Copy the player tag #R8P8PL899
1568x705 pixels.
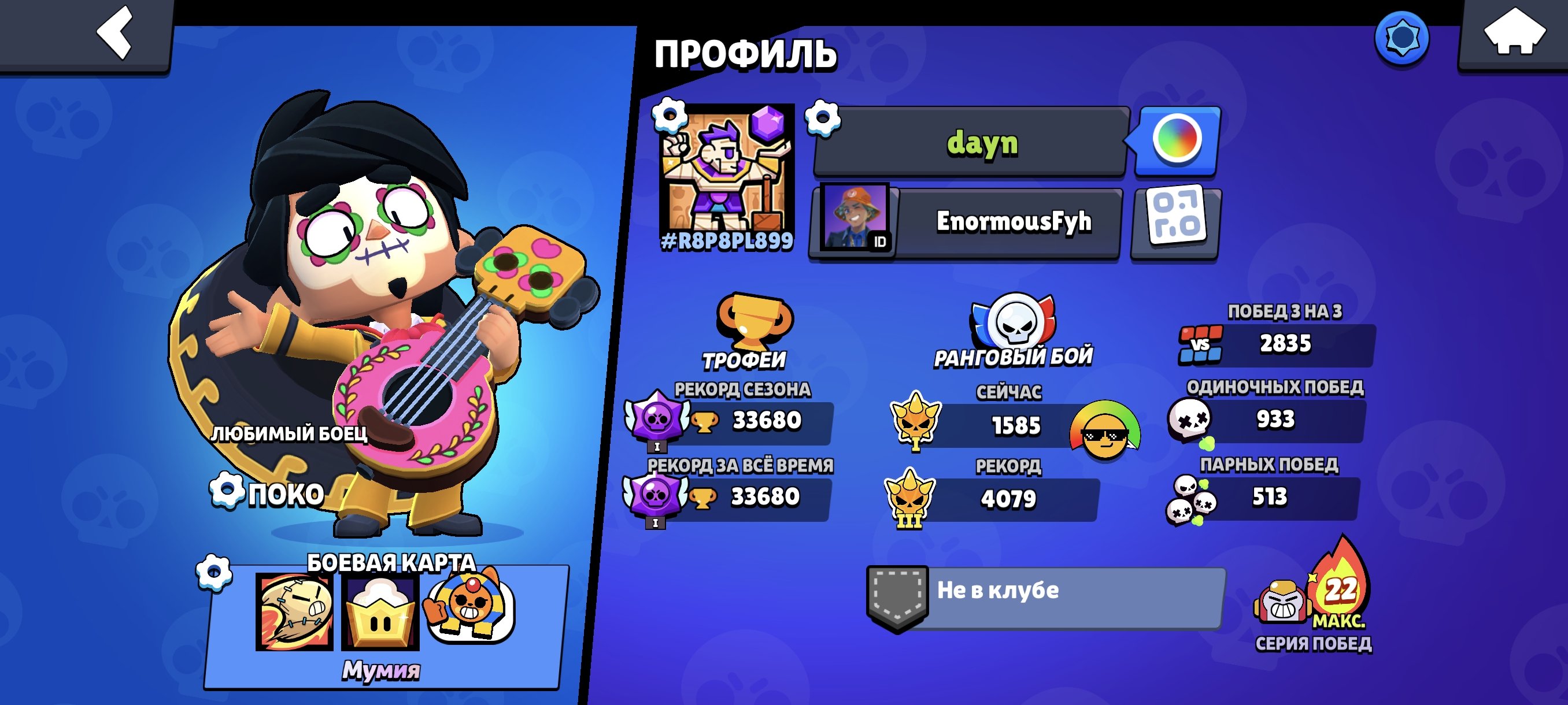tap(727, 242)
